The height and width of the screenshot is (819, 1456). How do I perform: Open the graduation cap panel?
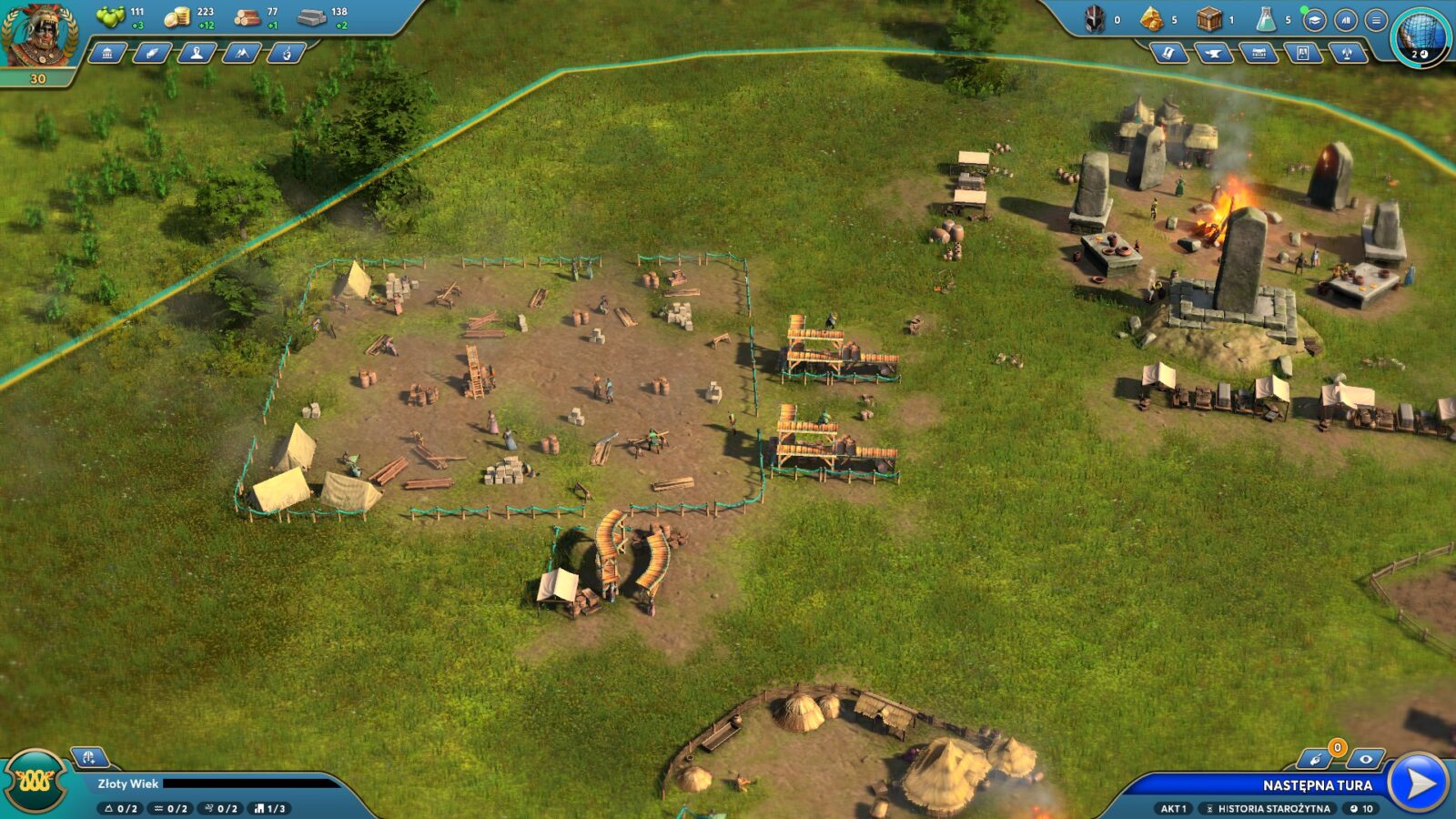[x=1314, y=19]
